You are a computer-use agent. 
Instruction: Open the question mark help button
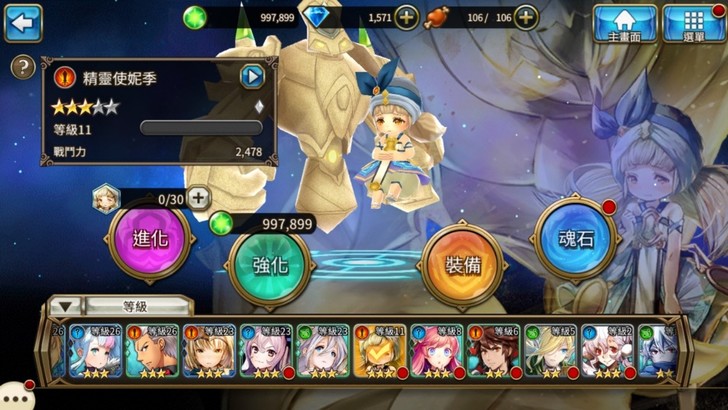click(x=21, y=68)
